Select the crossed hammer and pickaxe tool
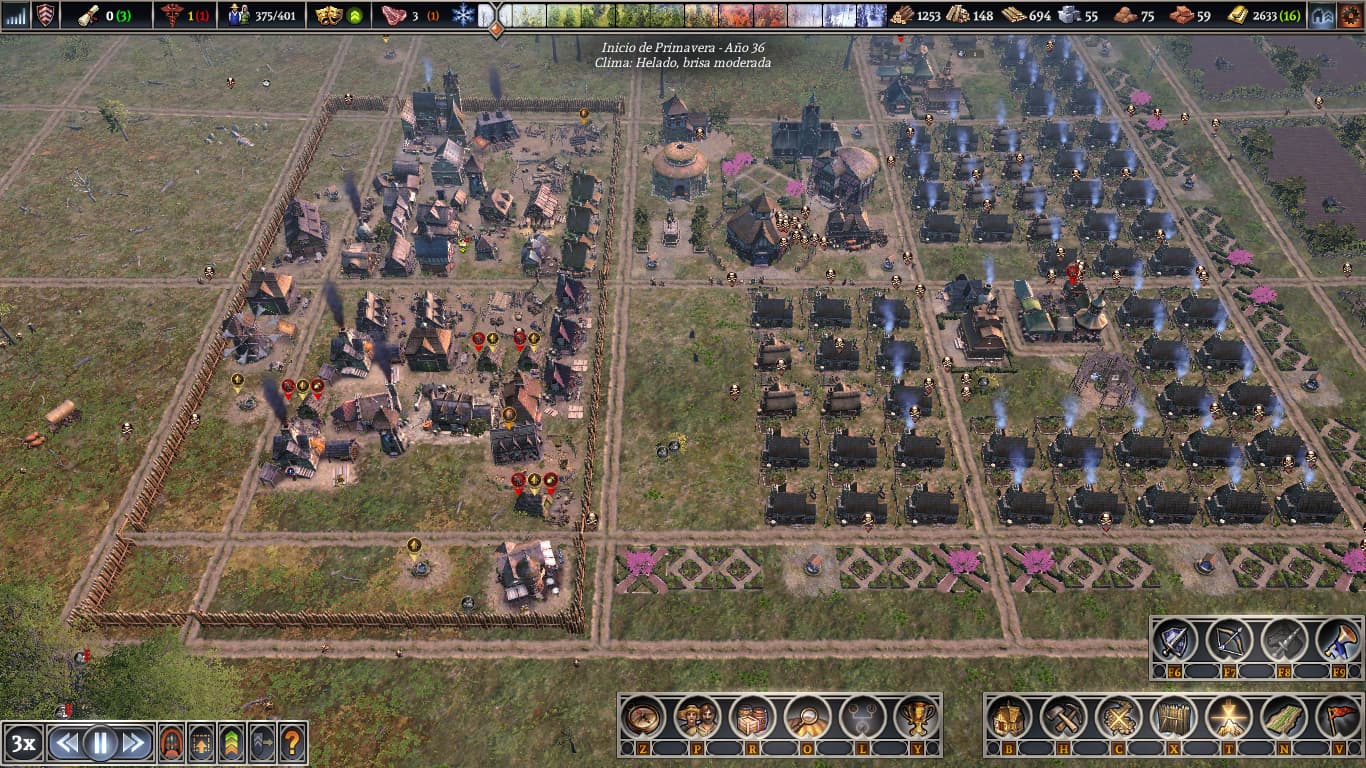The image size is (1366, 768). [1064, 716]
